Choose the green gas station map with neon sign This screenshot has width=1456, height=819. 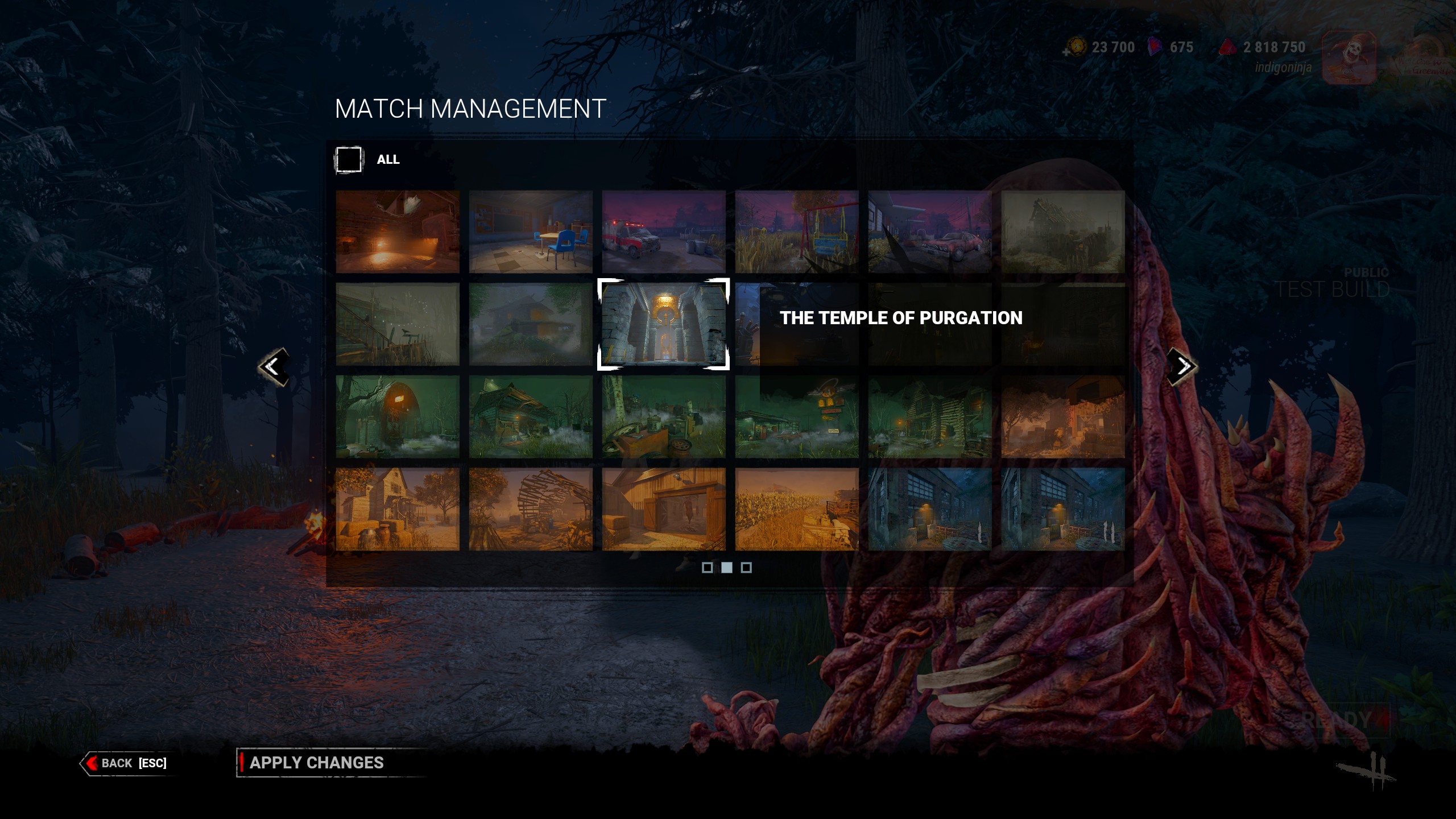796,416
